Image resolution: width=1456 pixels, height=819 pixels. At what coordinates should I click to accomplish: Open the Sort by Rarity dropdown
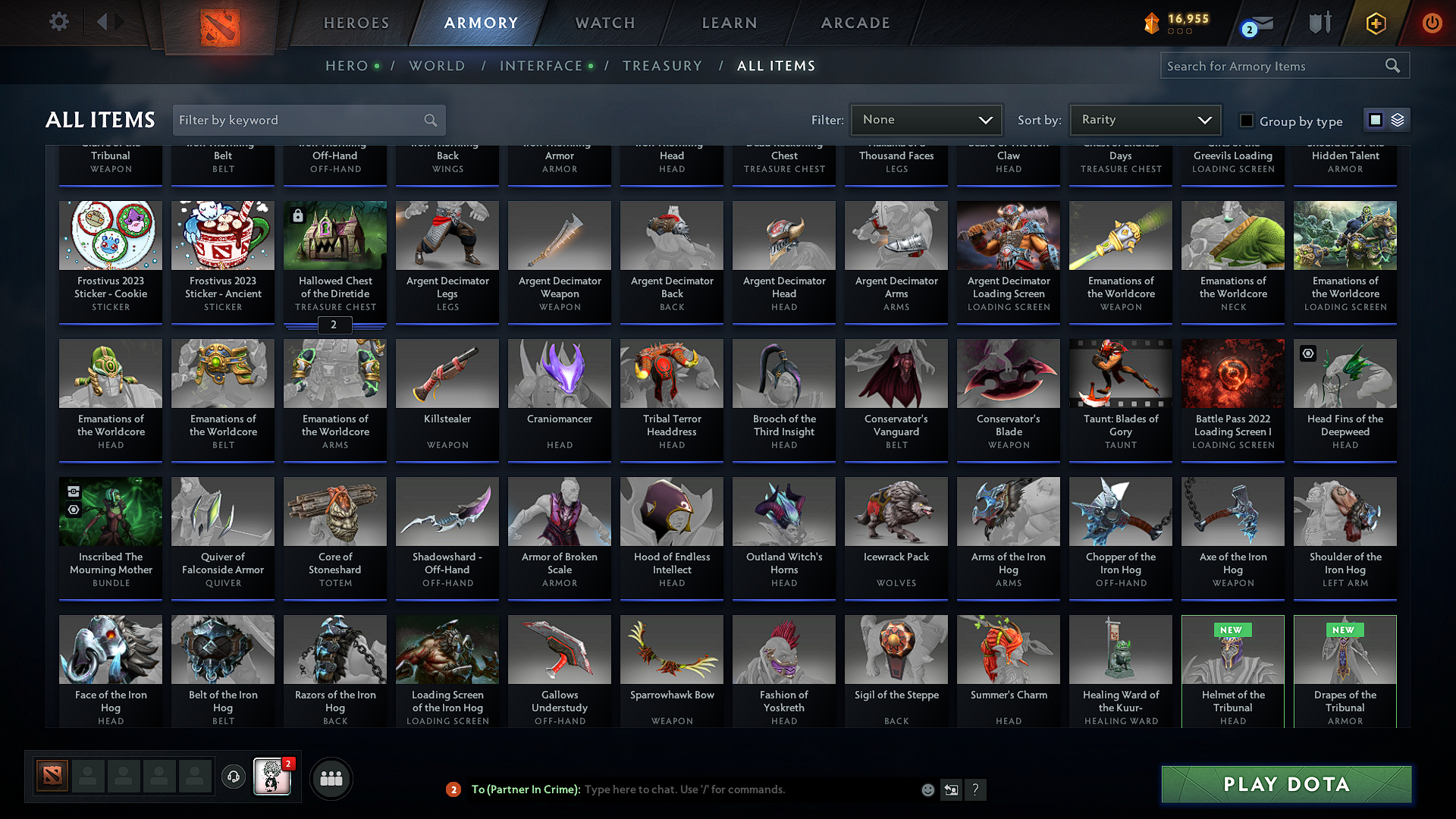click(1144, 120)
